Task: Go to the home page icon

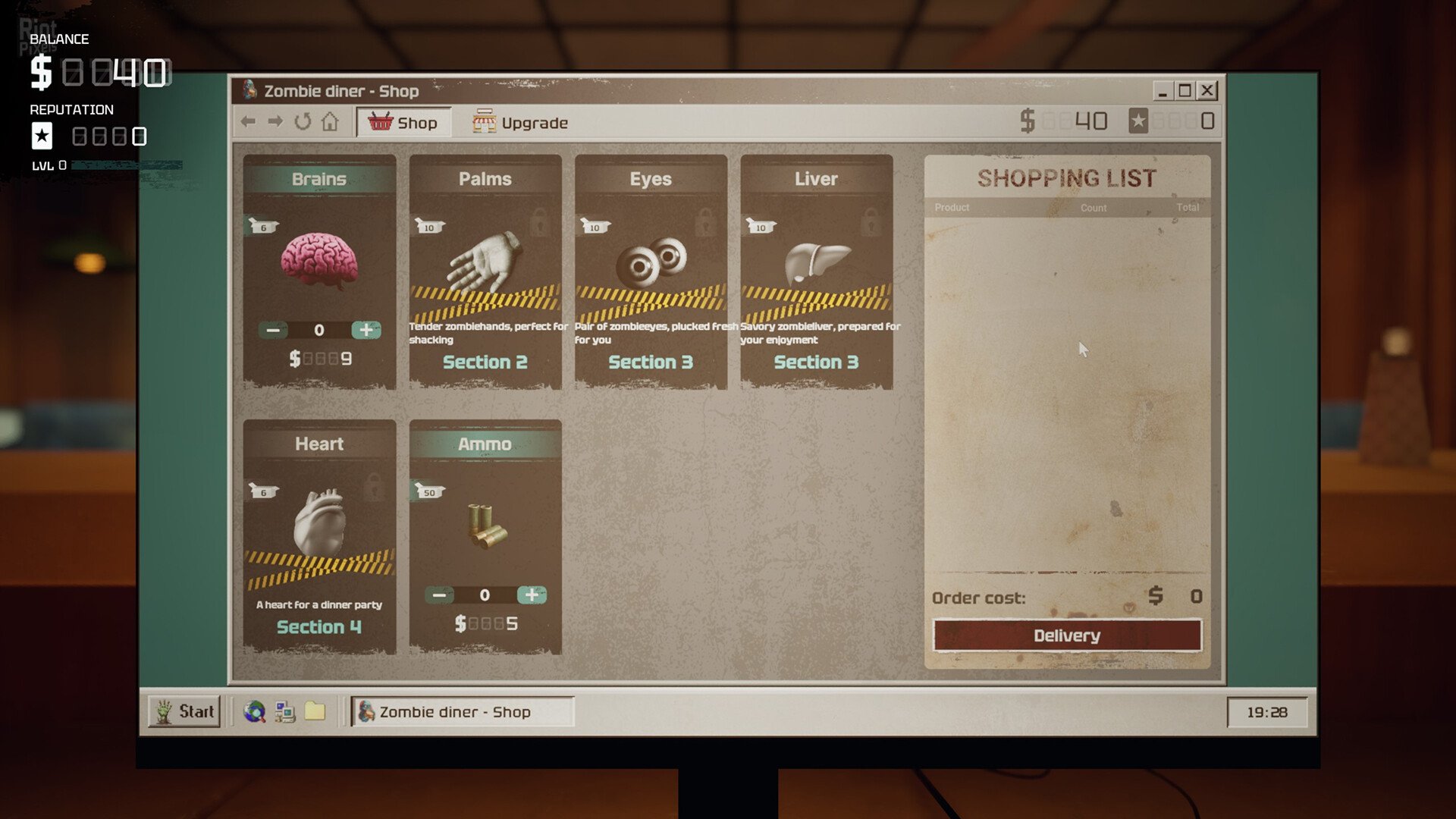Action: (x=330, y=121)
